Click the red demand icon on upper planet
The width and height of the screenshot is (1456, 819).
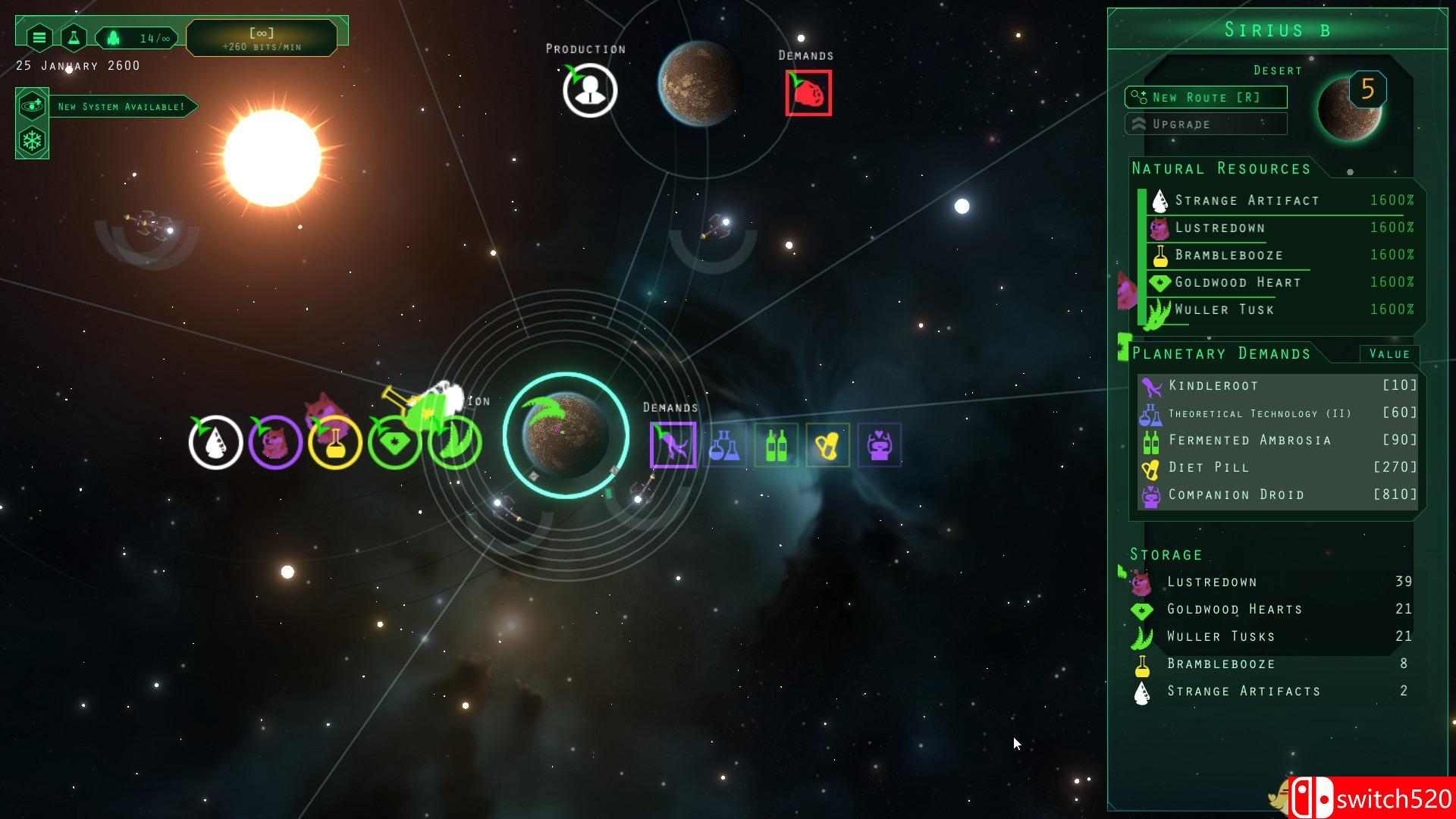(x=808, y=93)
